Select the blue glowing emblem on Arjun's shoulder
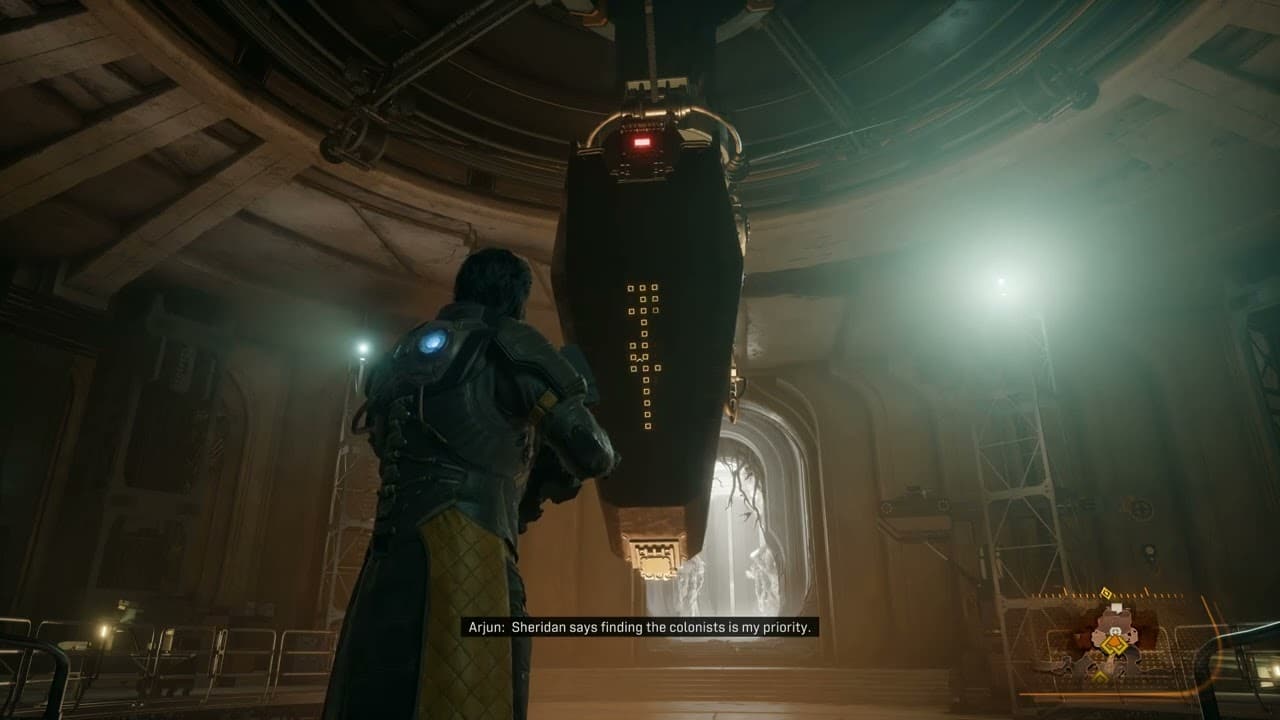The height and width of the screenshot is (720, 1280). point(434,339)
